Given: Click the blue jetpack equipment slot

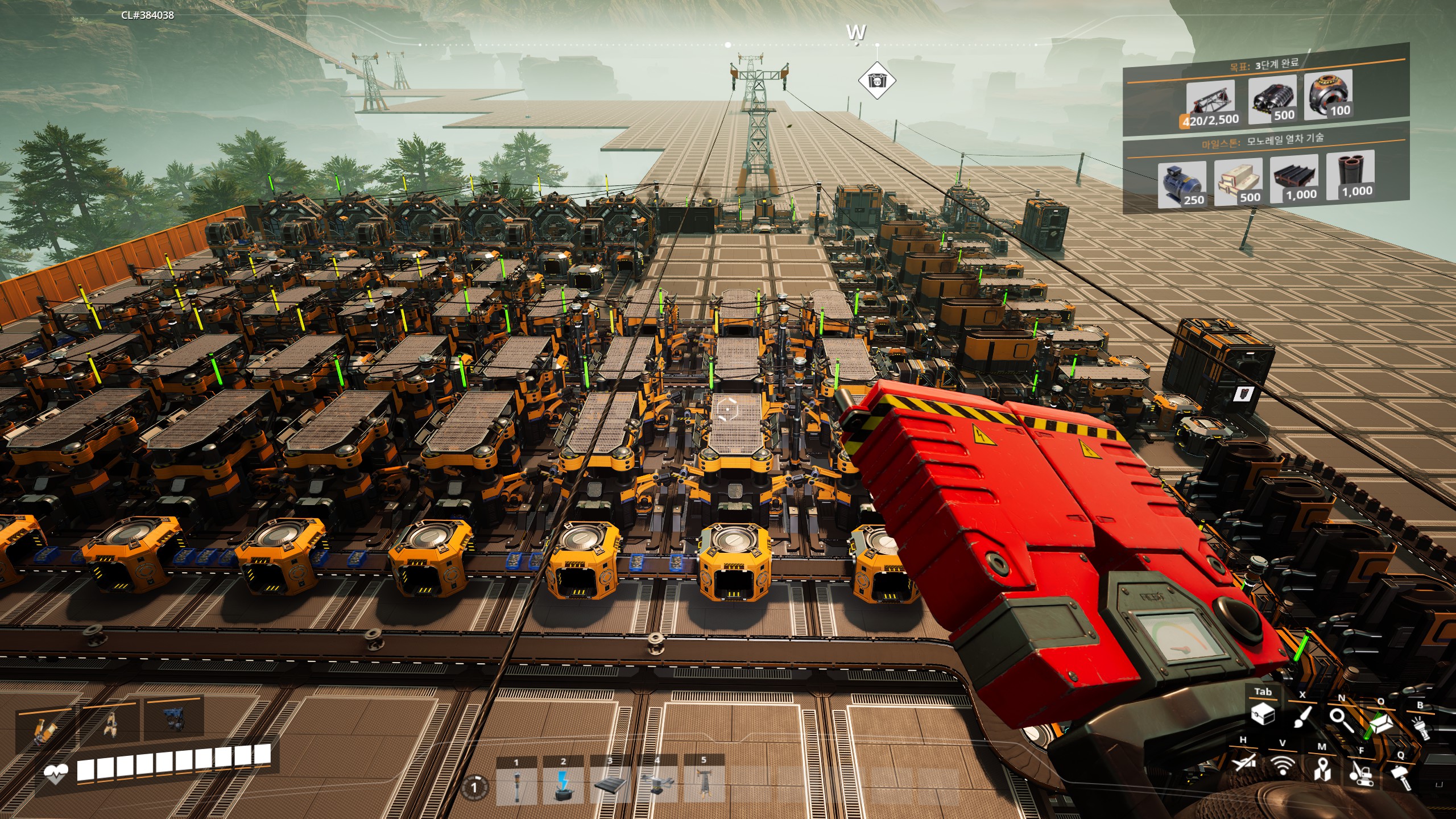Looking at the screenshot, I should click(173, 719).
